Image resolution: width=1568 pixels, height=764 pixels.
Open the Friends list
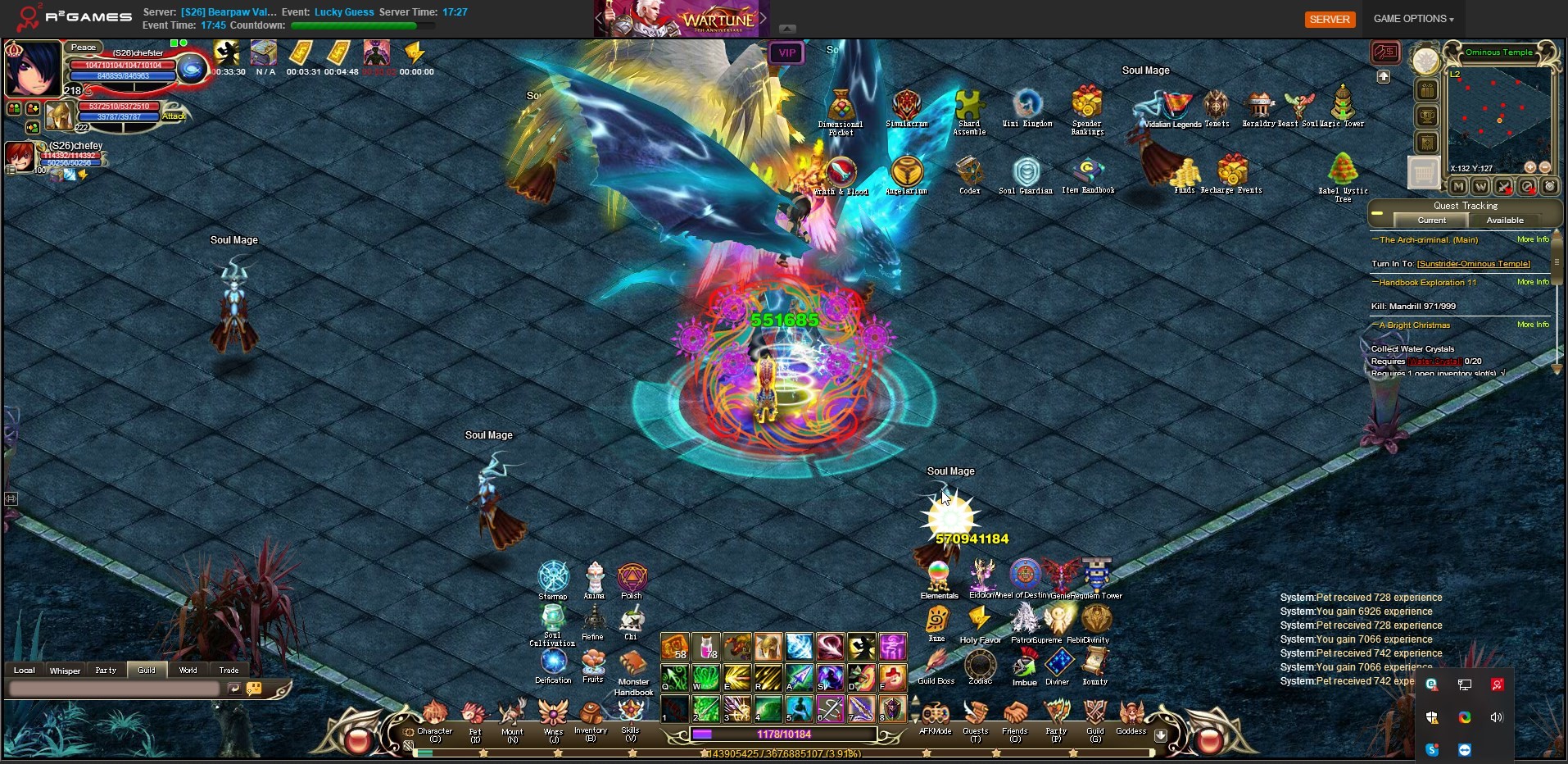point(1014,715)
